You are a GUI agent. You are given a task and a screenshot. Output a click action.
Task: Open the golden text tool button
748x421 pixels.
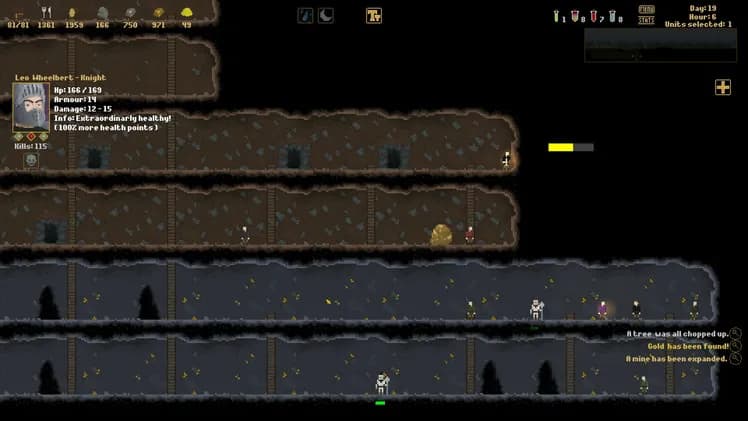tap(374, 15)
